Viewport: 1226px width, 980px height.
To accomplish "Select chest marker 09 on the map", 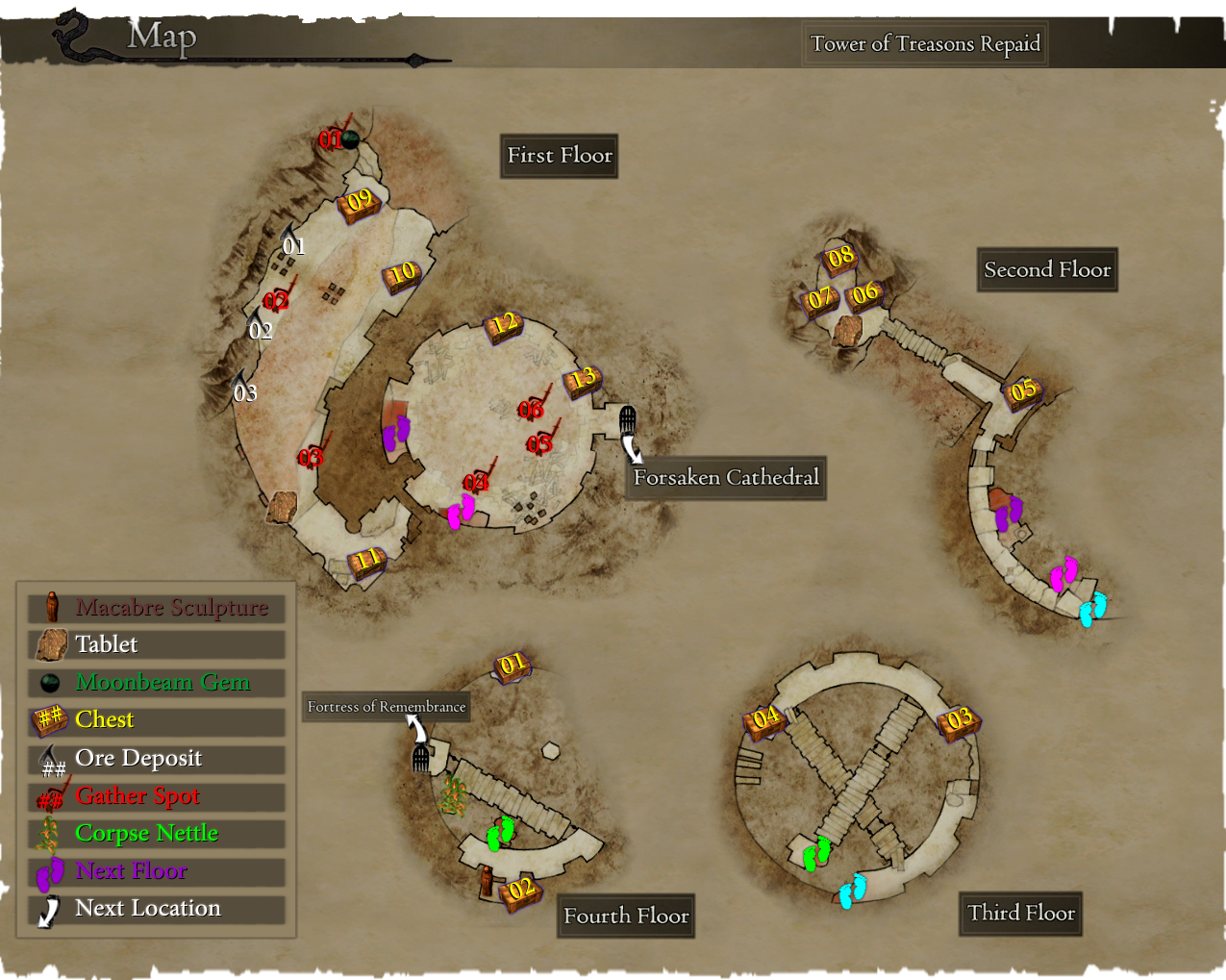I will point(360,203).
